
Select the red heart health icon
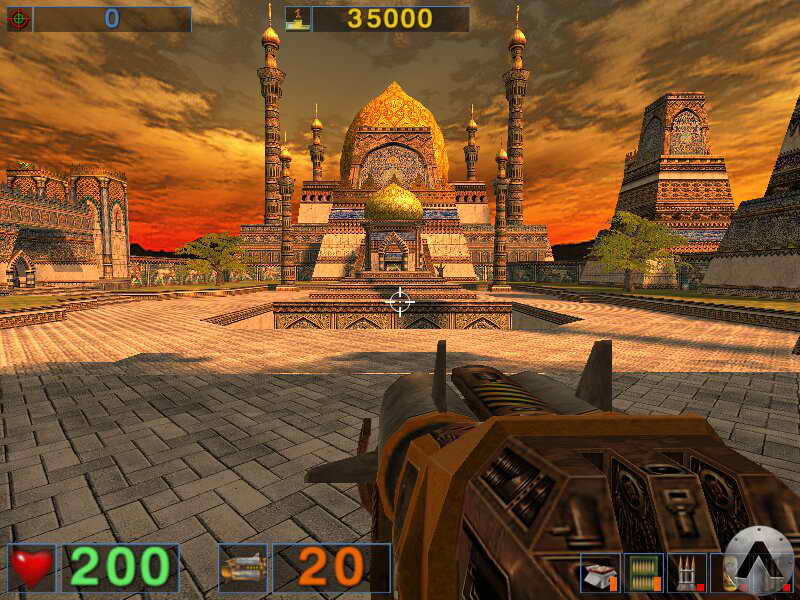32,568
